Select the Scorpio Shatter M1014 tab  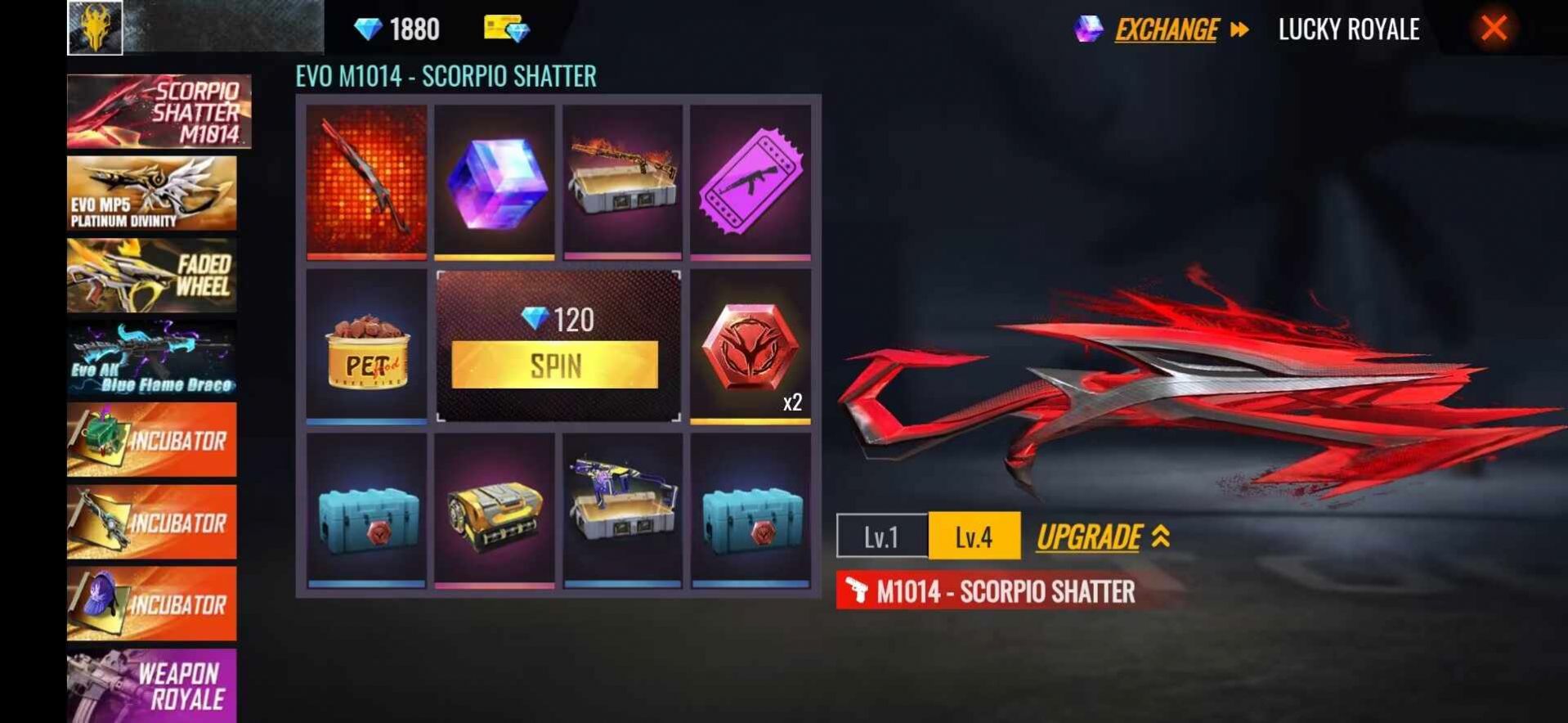pos(159,111)
